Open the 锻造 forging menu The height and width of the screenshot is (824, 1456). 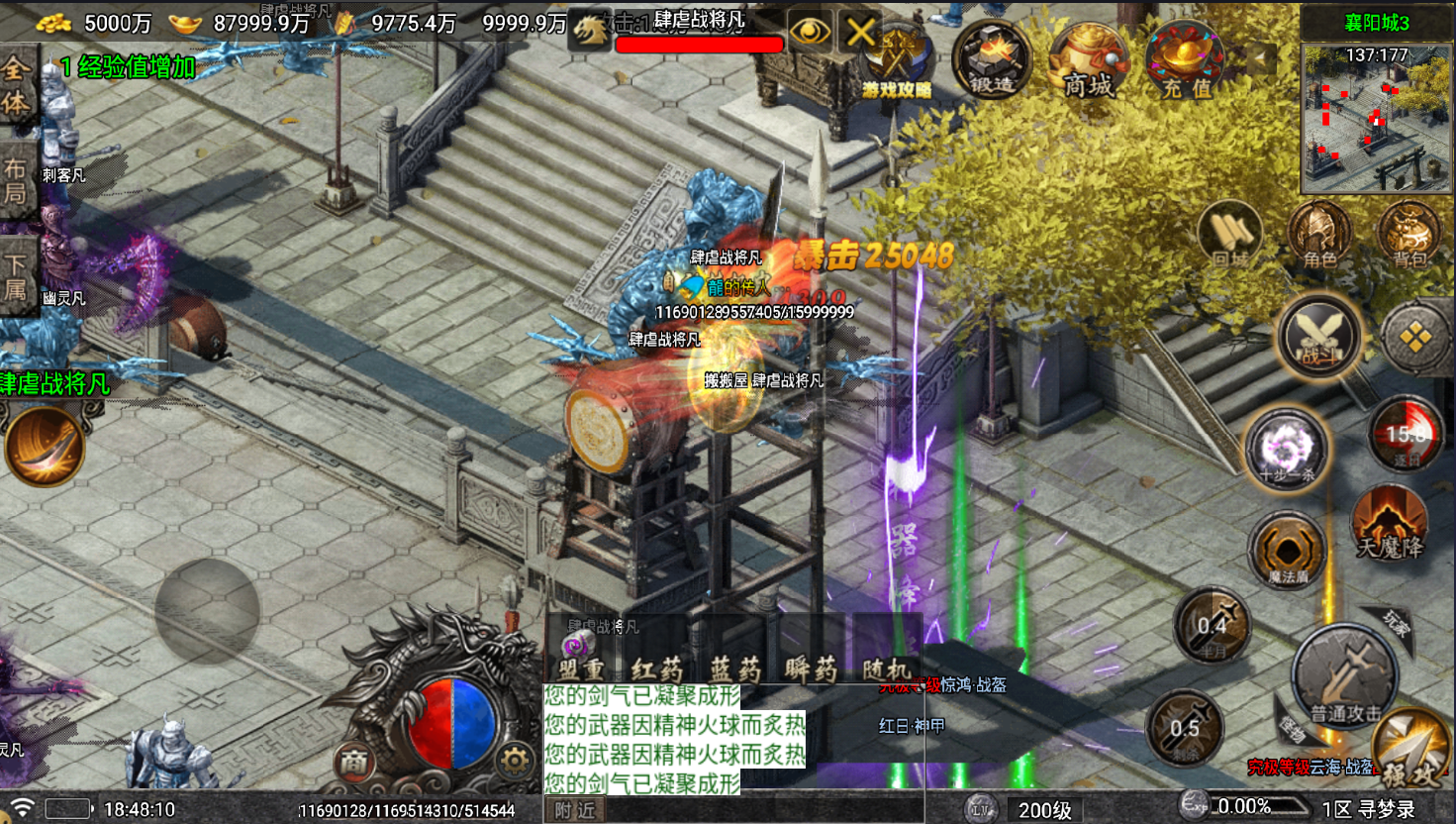click(x=991, y=59)
